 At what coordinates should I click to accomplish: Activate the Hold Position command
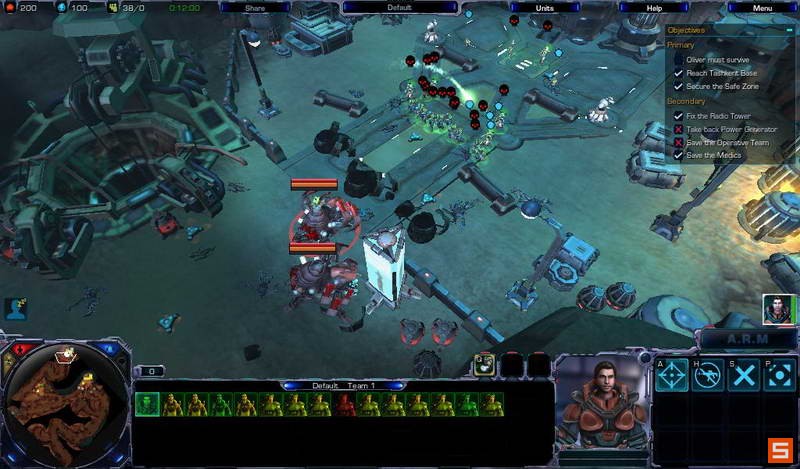click(x=708, y=376)
